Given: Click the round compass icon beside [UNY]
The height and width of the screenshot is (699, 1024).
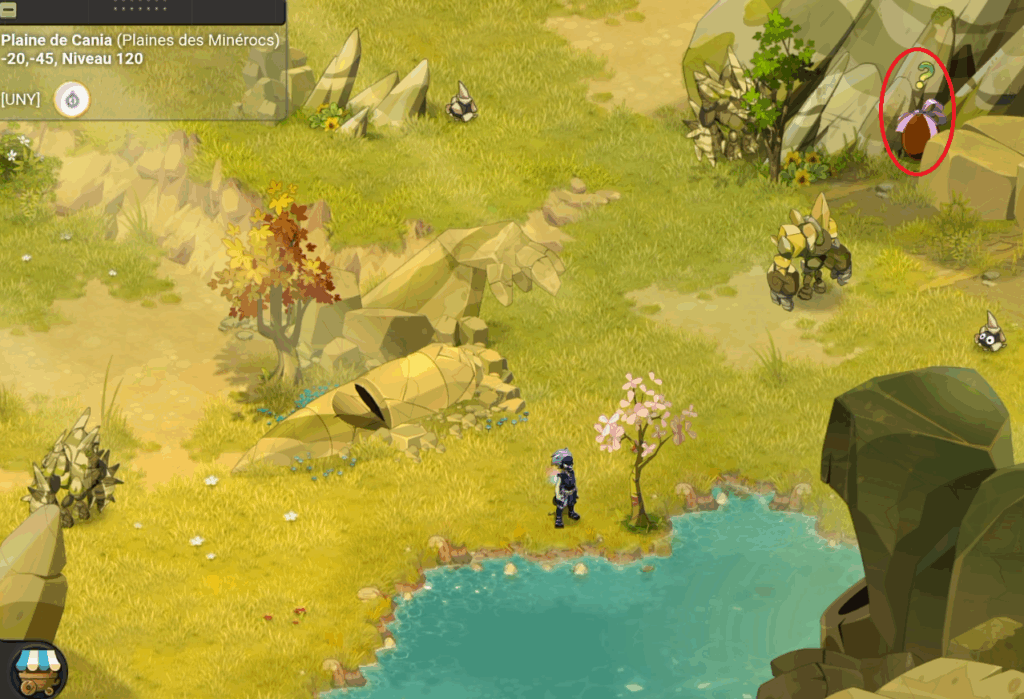Looking at the screenshot, I should (x=72, y=99).
